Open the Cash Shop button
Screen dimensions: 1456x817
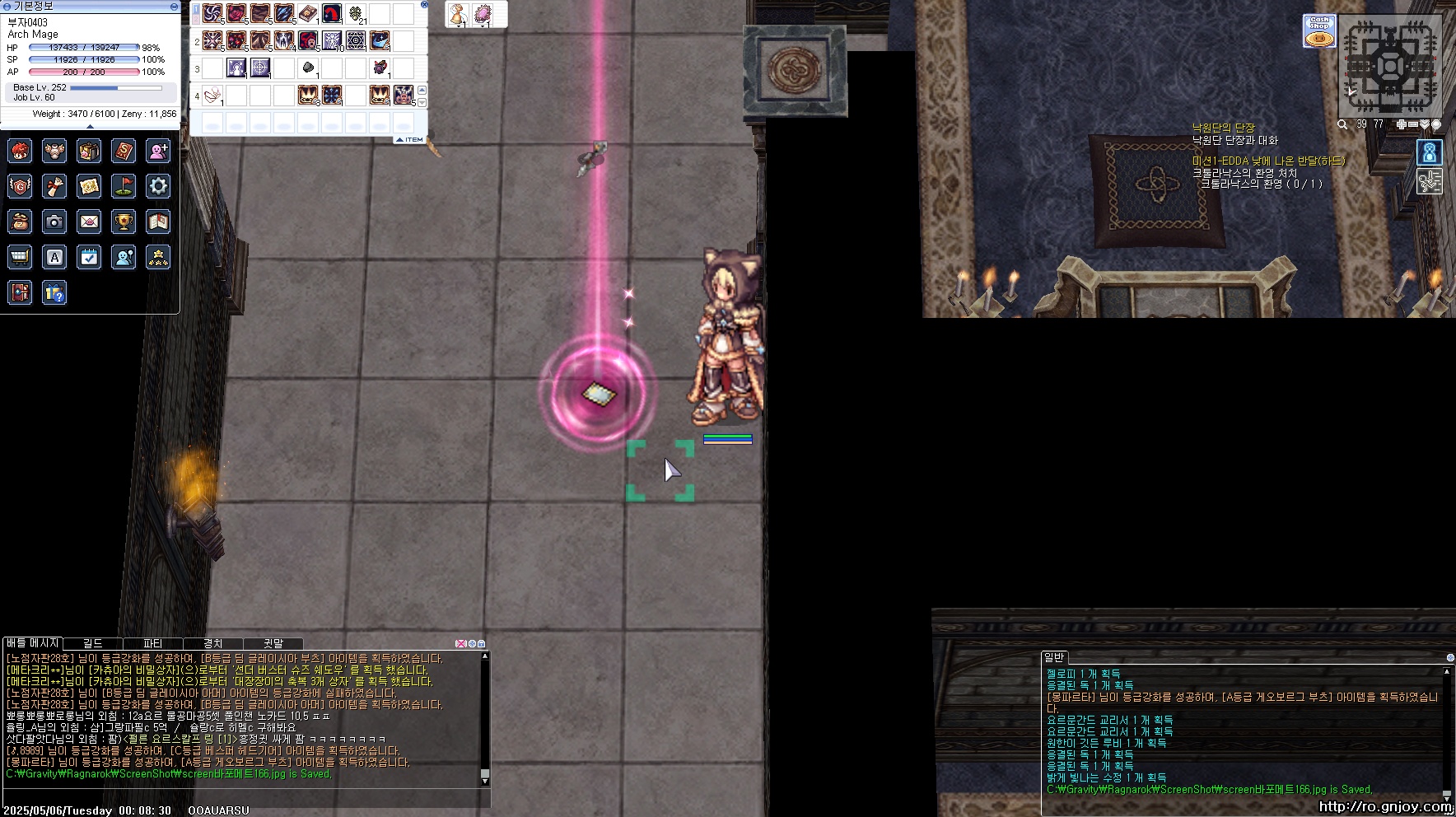[x=1319, y=30]
